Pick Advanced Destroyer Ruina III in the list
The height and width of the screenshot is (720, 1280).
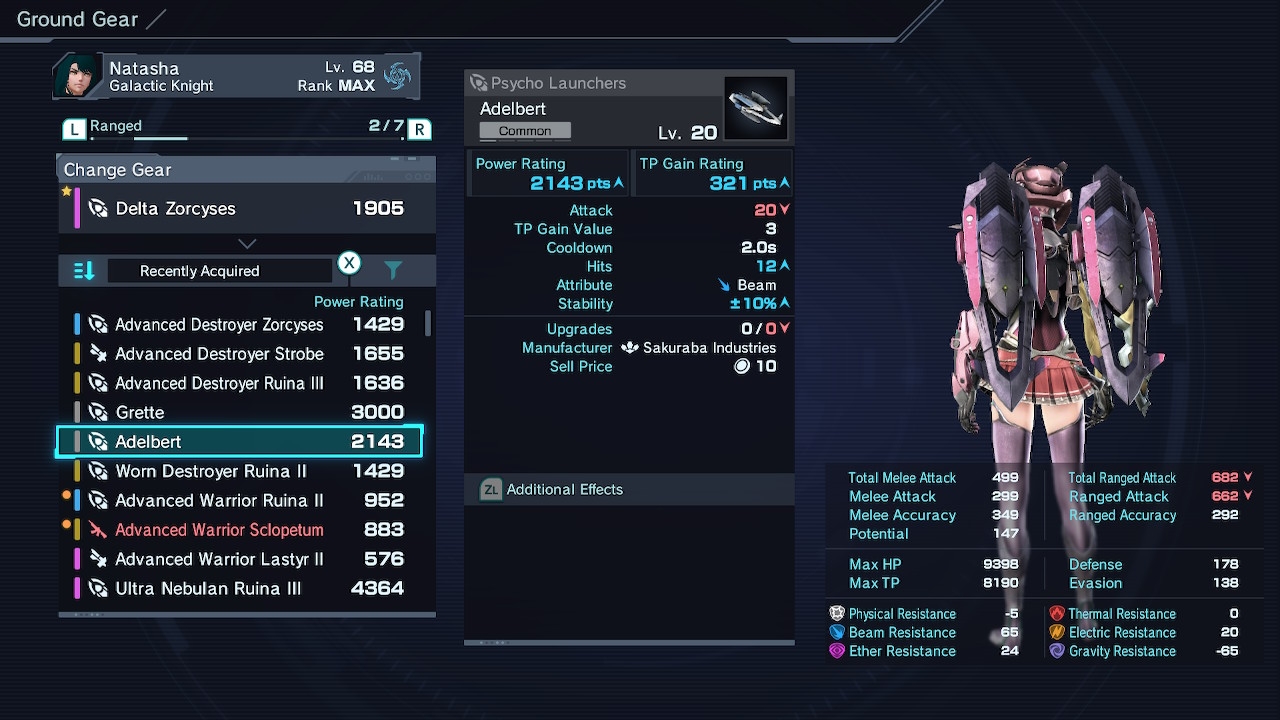click(x=240, y=383)
